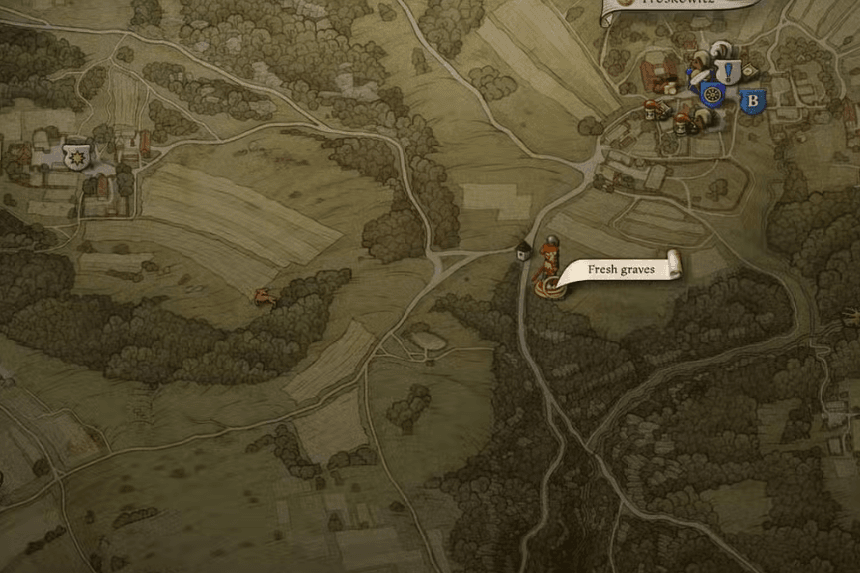This screenshot has width=860, height=573.
Task: Click the blue shield marked B
Action: pos(752,101)
